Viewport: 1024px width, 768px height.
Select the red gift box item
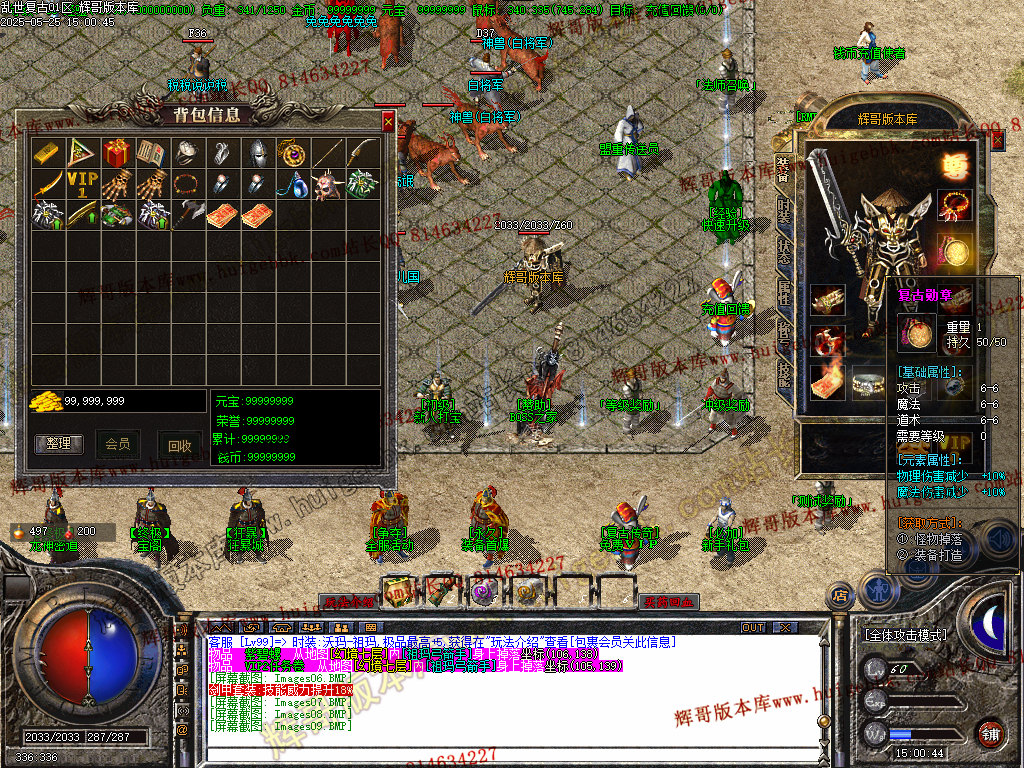click(115, 153)
